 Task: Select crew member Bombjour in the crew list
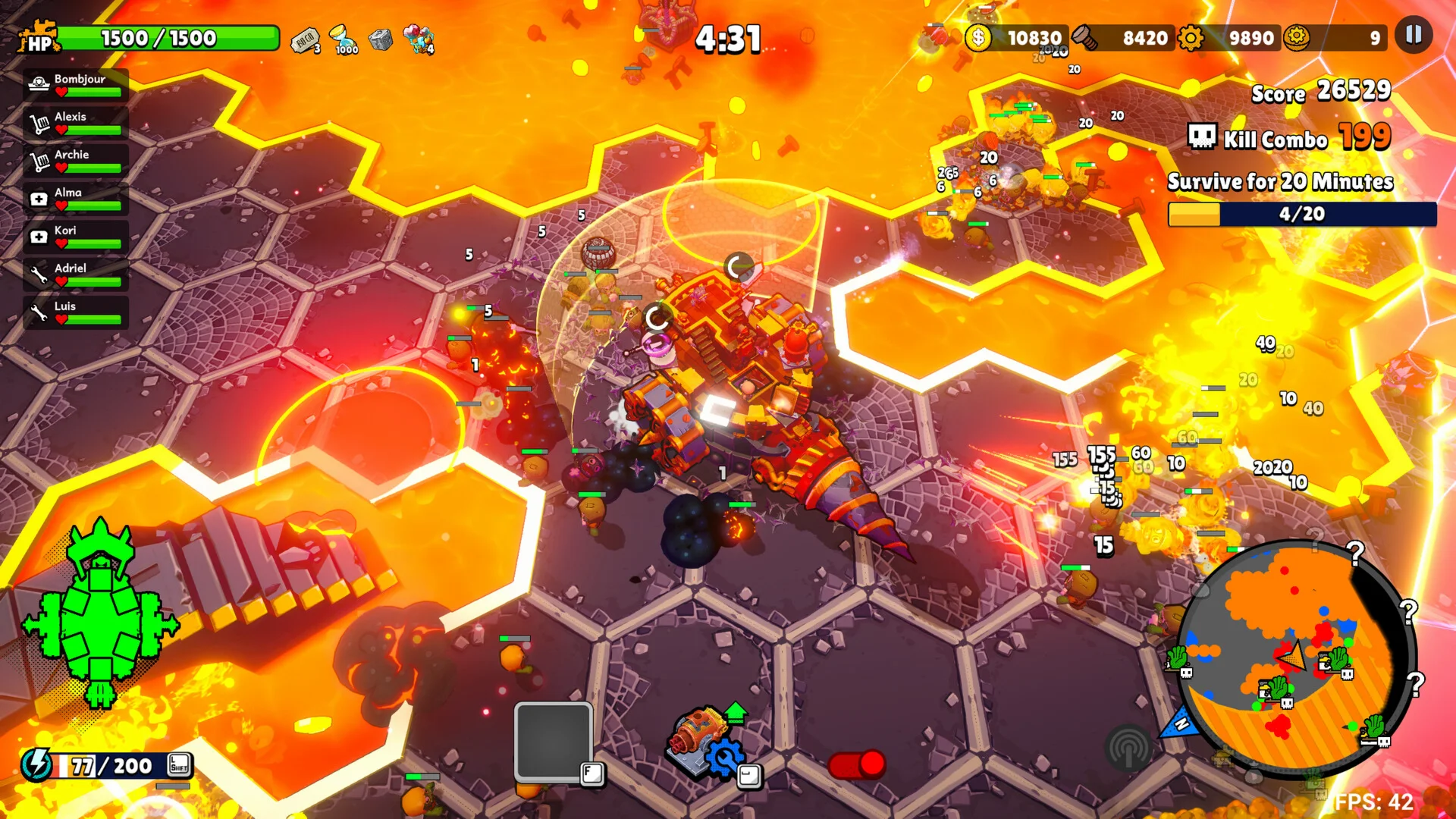[76, 84]
